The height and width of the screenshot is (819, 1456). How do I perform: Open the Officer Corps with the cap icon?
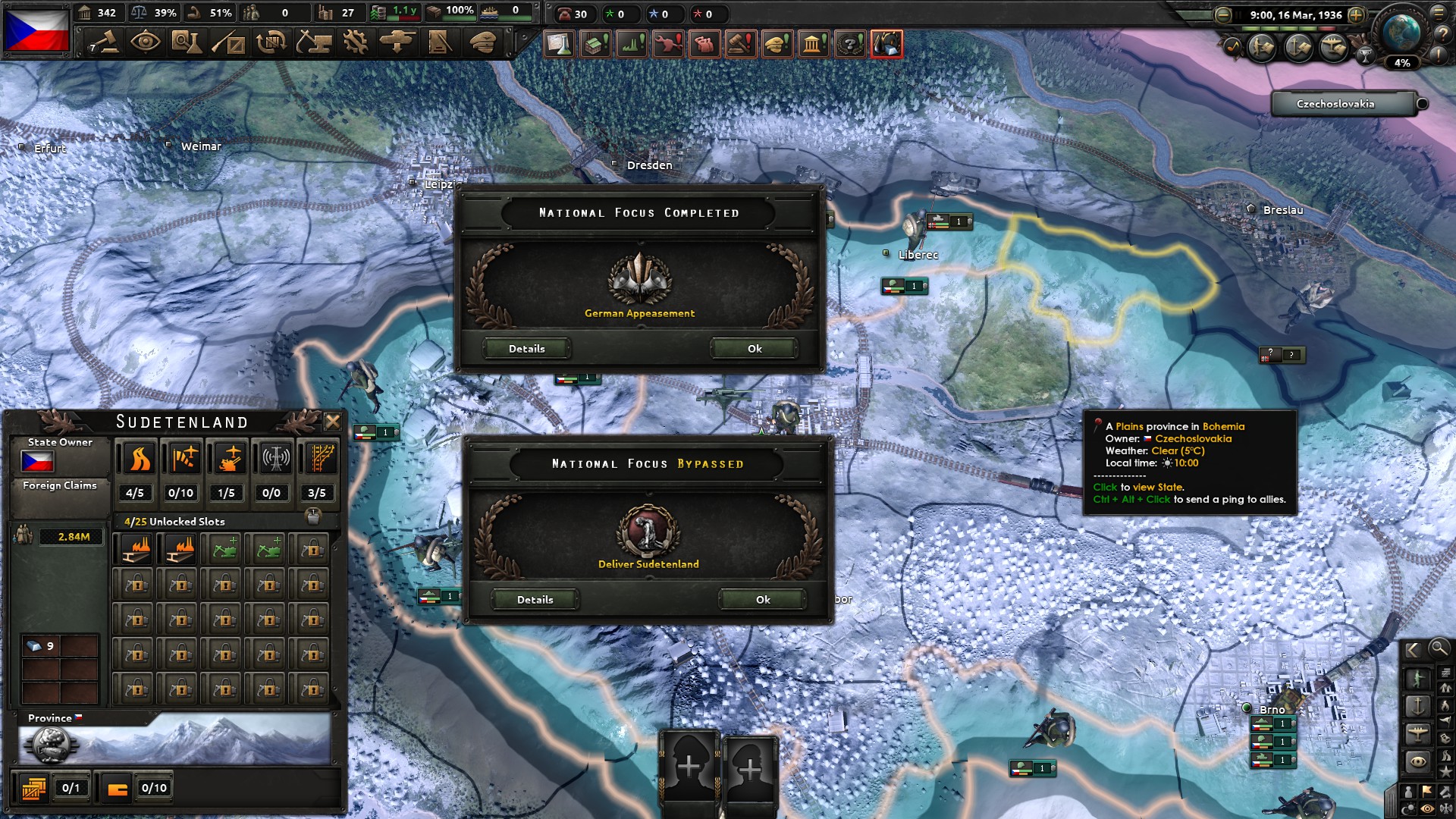(482, 43)
